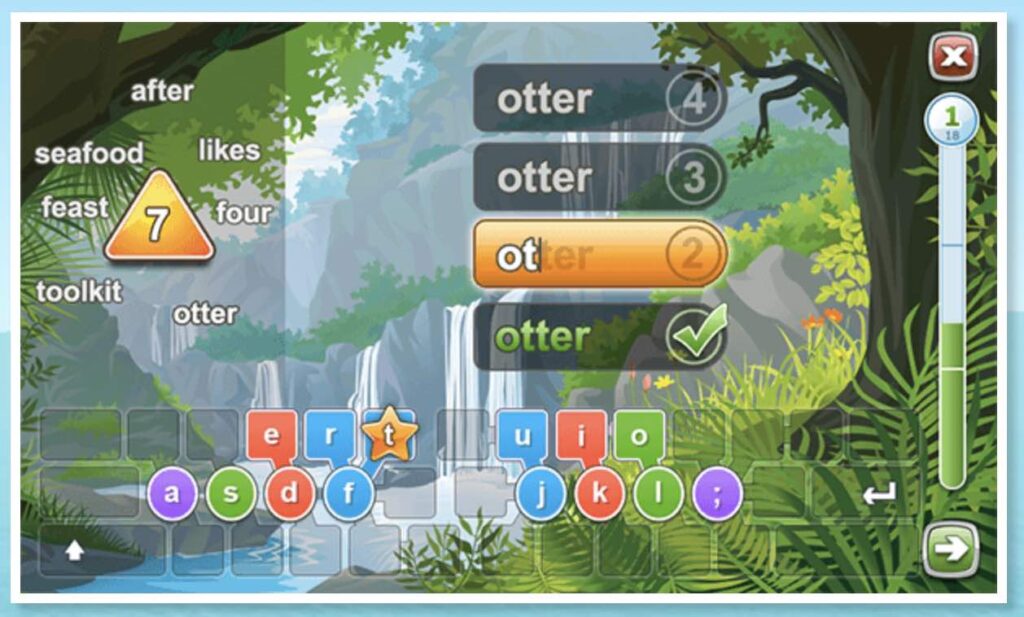Skip ahead with the green arrow button
Viewport: 1024px width, 617px height.
pos(949,549)
